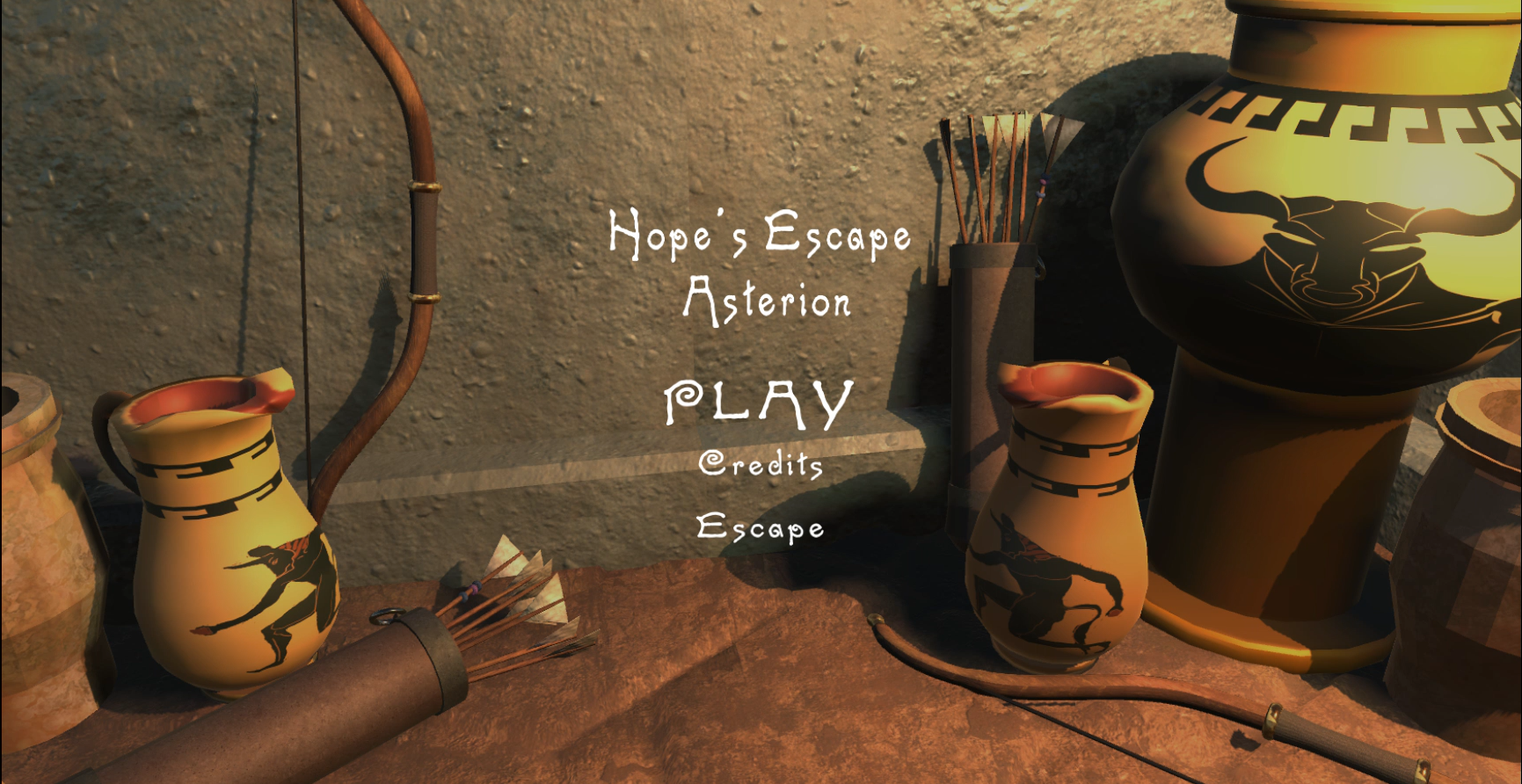Click the PLAY button to start the game
Viewport: 1522px width, 784px height.
pos(757,401)
